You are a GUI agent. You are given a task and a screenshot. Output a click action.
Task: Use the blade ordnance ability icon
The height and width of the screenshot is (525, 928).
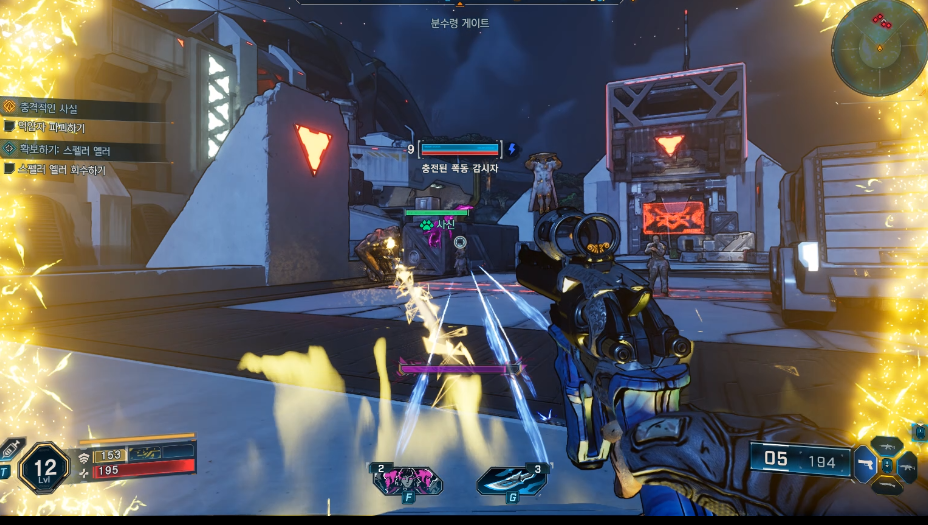click(x=510, y=481)
